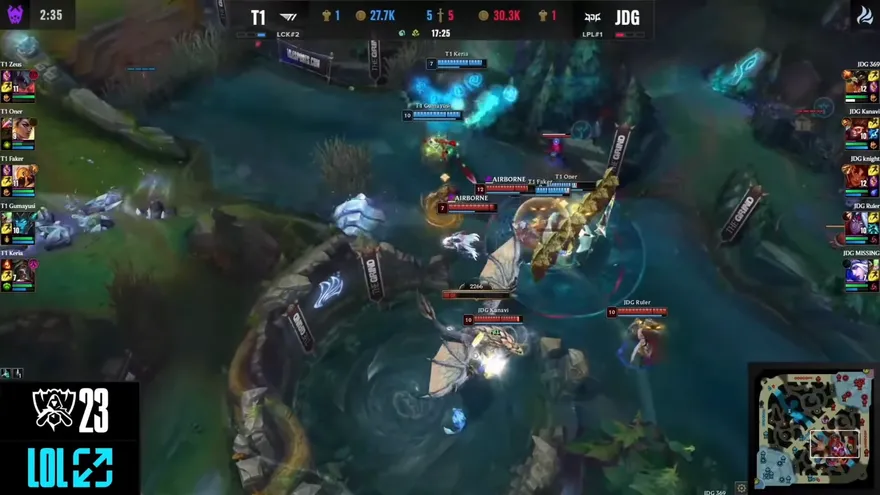Image resolution: width=880 pixels, height=495 pixels.
Task: Click the T1 team name on scoreboard
Action: coord(258,16)
